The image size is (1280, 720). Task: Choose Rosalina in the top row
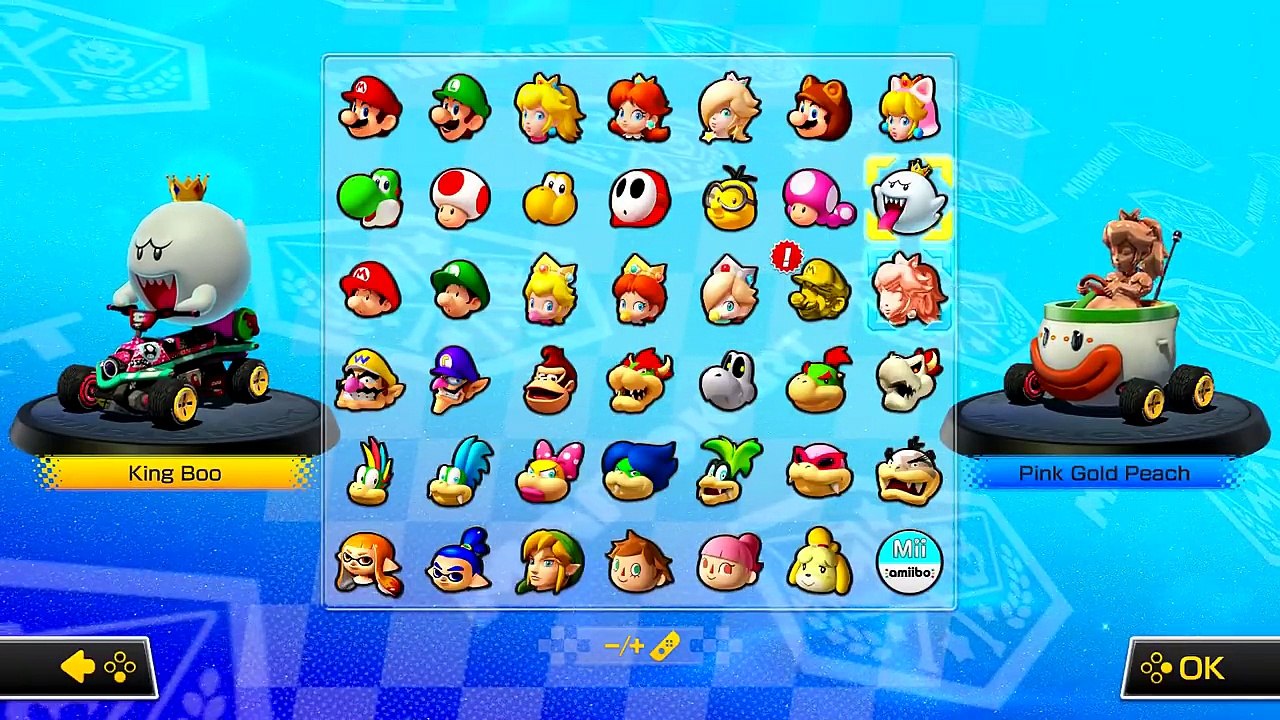pyautogui.click(x=729, y=108)
